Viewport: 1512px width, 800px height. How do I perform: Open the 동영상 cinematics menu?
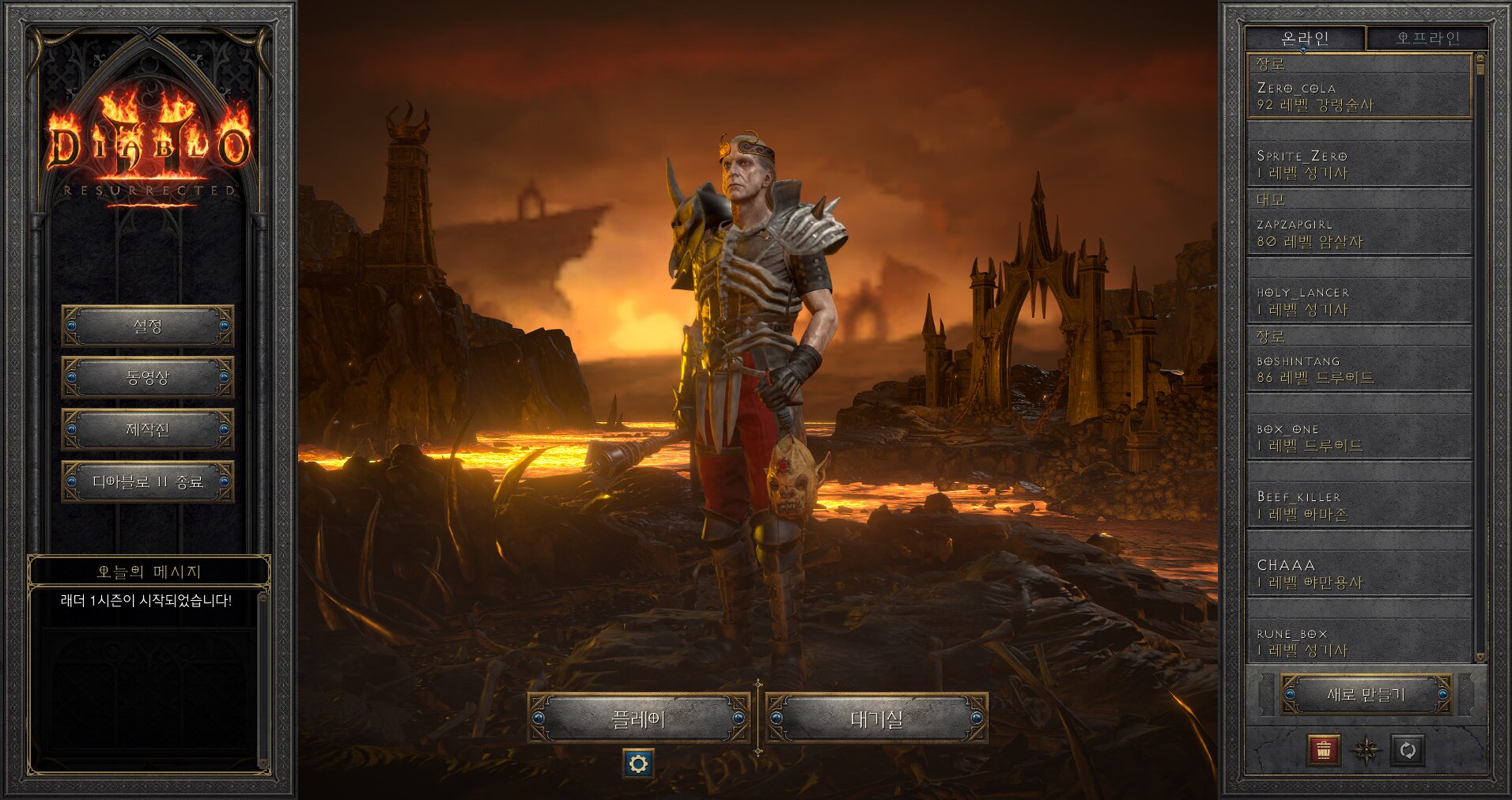(148, 378)
